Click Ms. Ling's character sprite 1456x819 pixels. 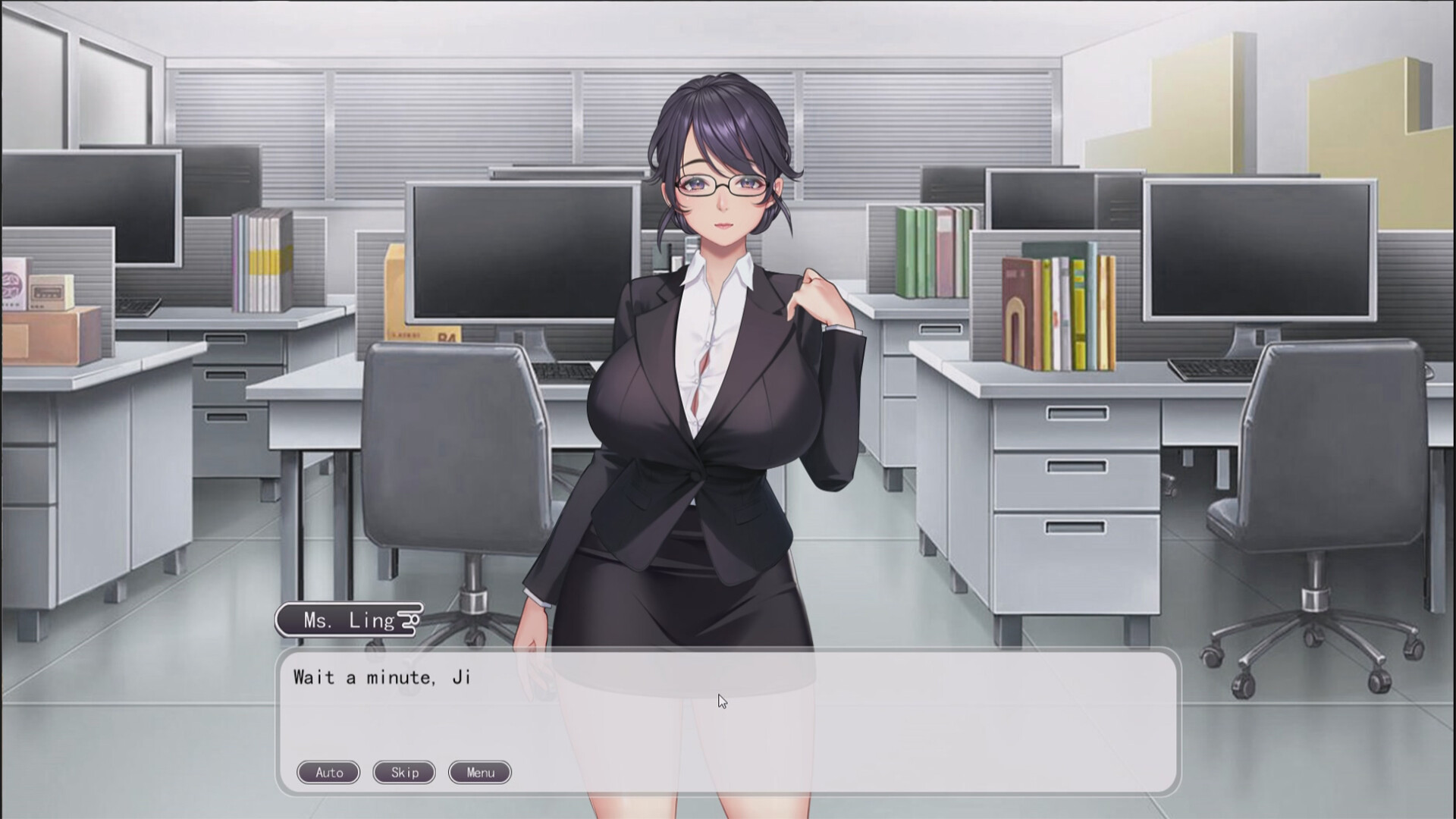(720, 341)
